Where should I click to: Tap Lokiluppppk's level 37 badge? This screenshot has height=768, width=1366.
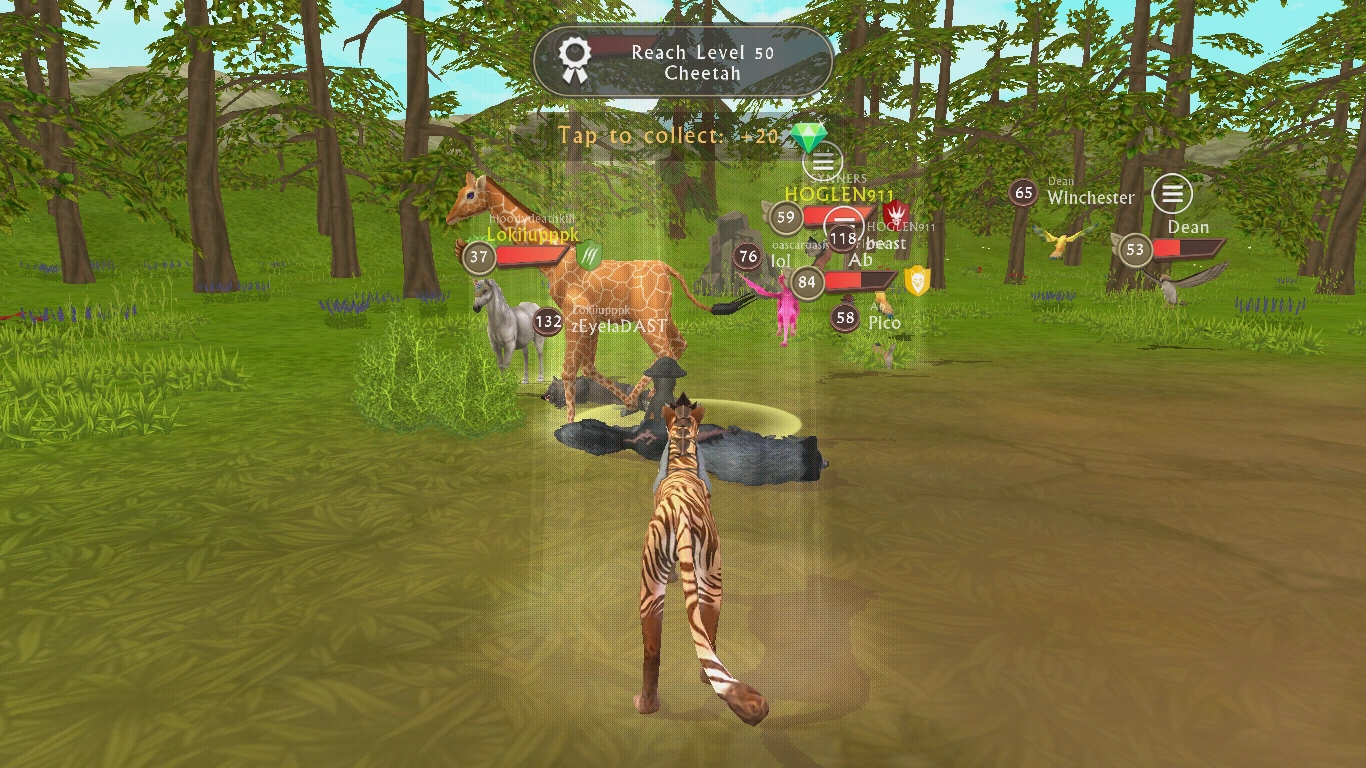pos(477,257)
